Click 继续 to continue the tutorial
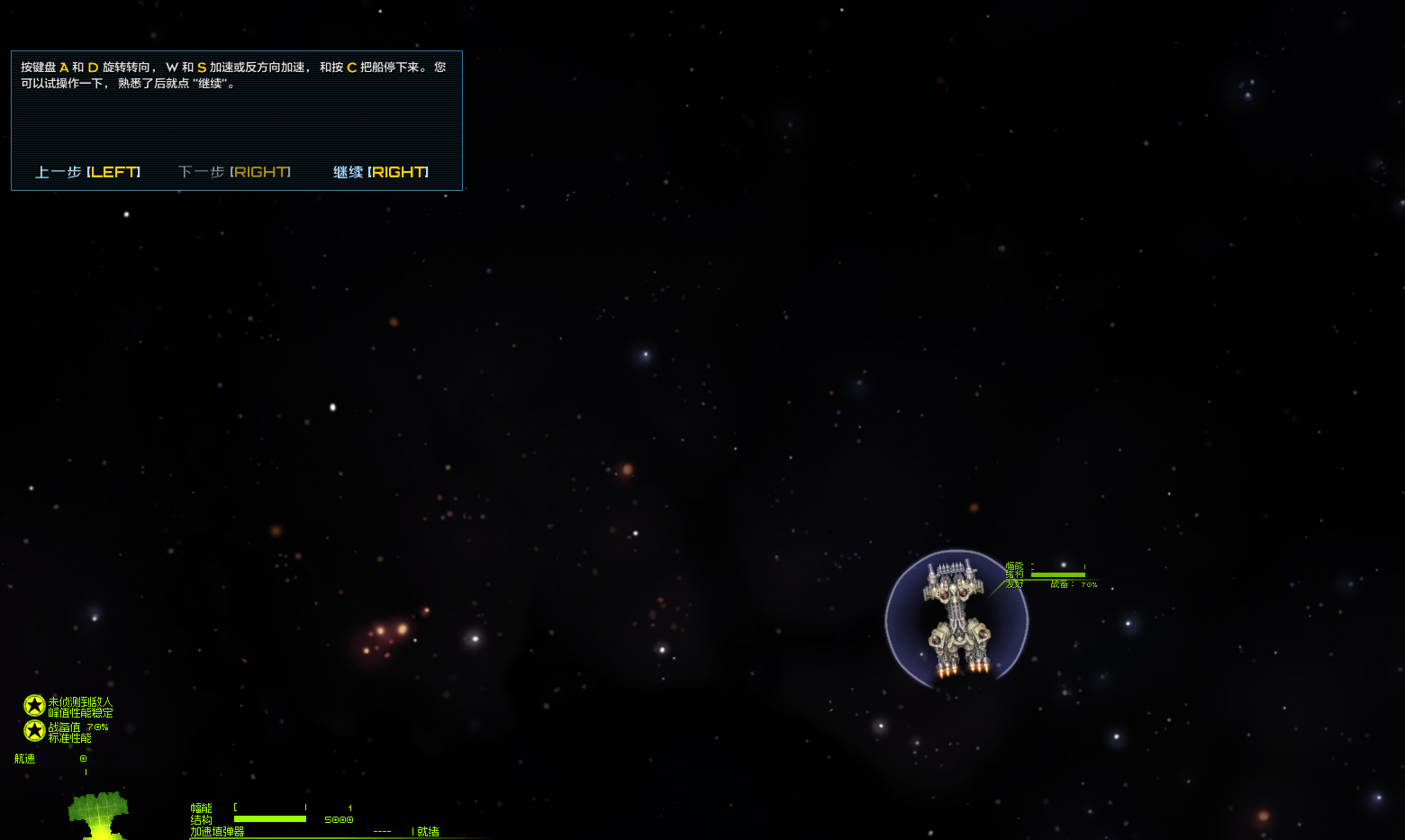The height and width of the screenshot is (840, 1405). (380, 172)
